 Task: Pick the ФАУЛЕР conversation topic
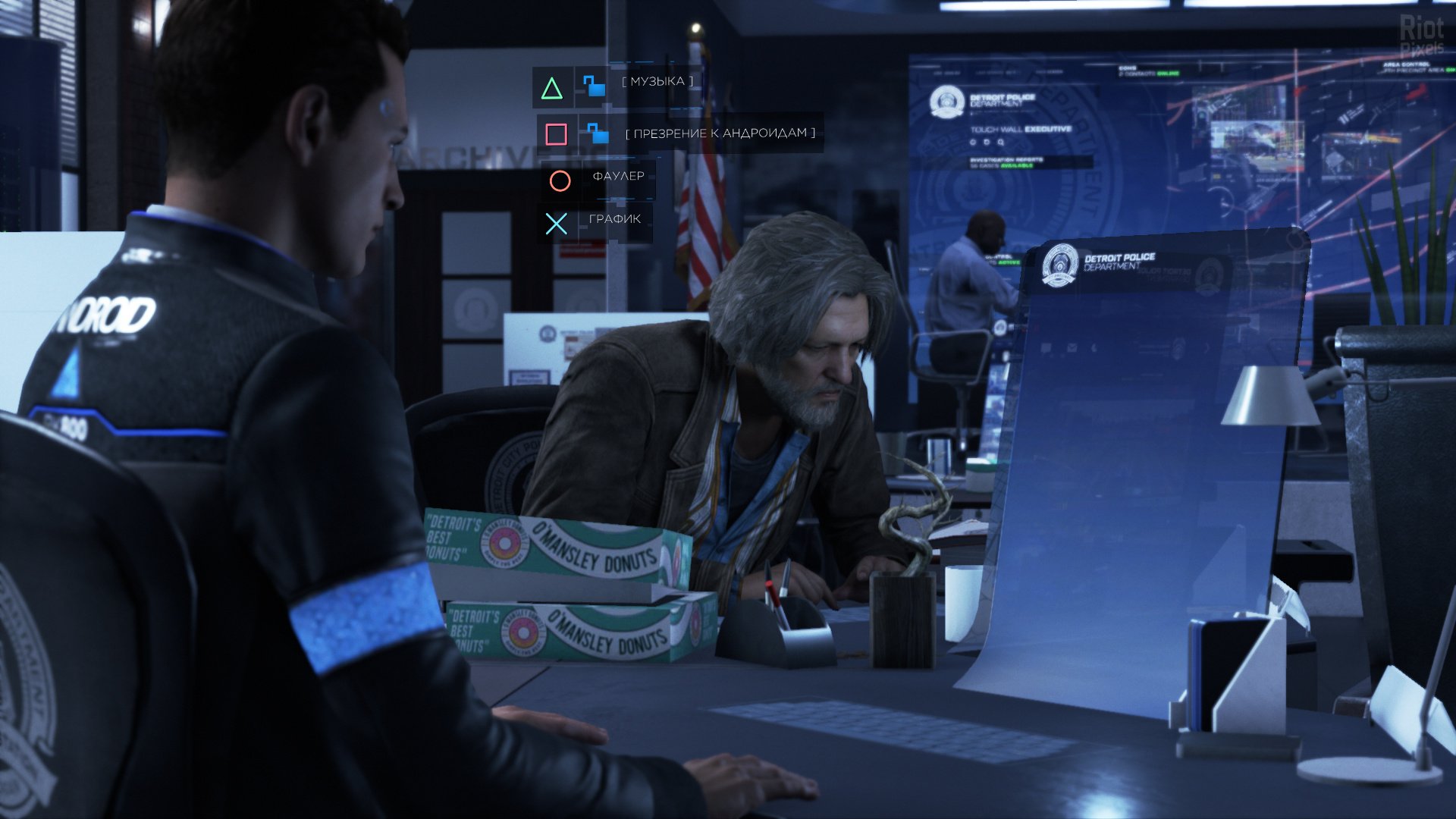(618, 177)
